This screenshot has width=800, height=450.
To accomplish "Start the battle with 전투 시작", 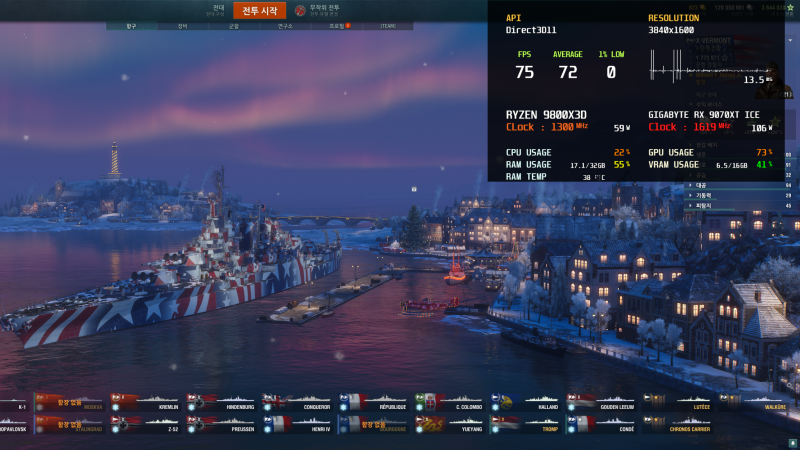I will (x=259, y=11).
